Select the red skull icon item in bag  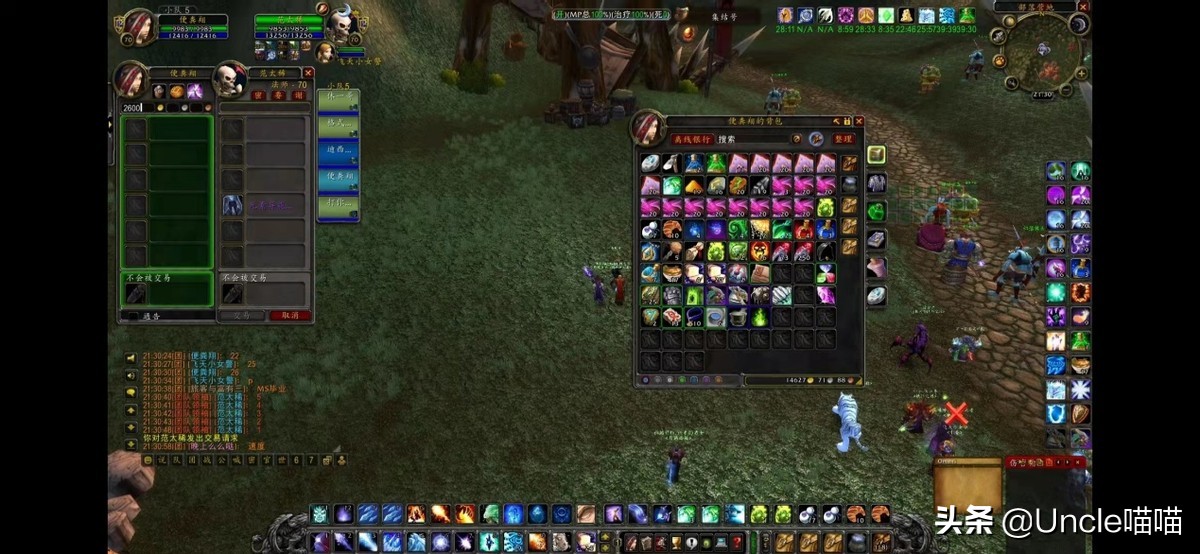pyautogui.click(x=760, y=250)
